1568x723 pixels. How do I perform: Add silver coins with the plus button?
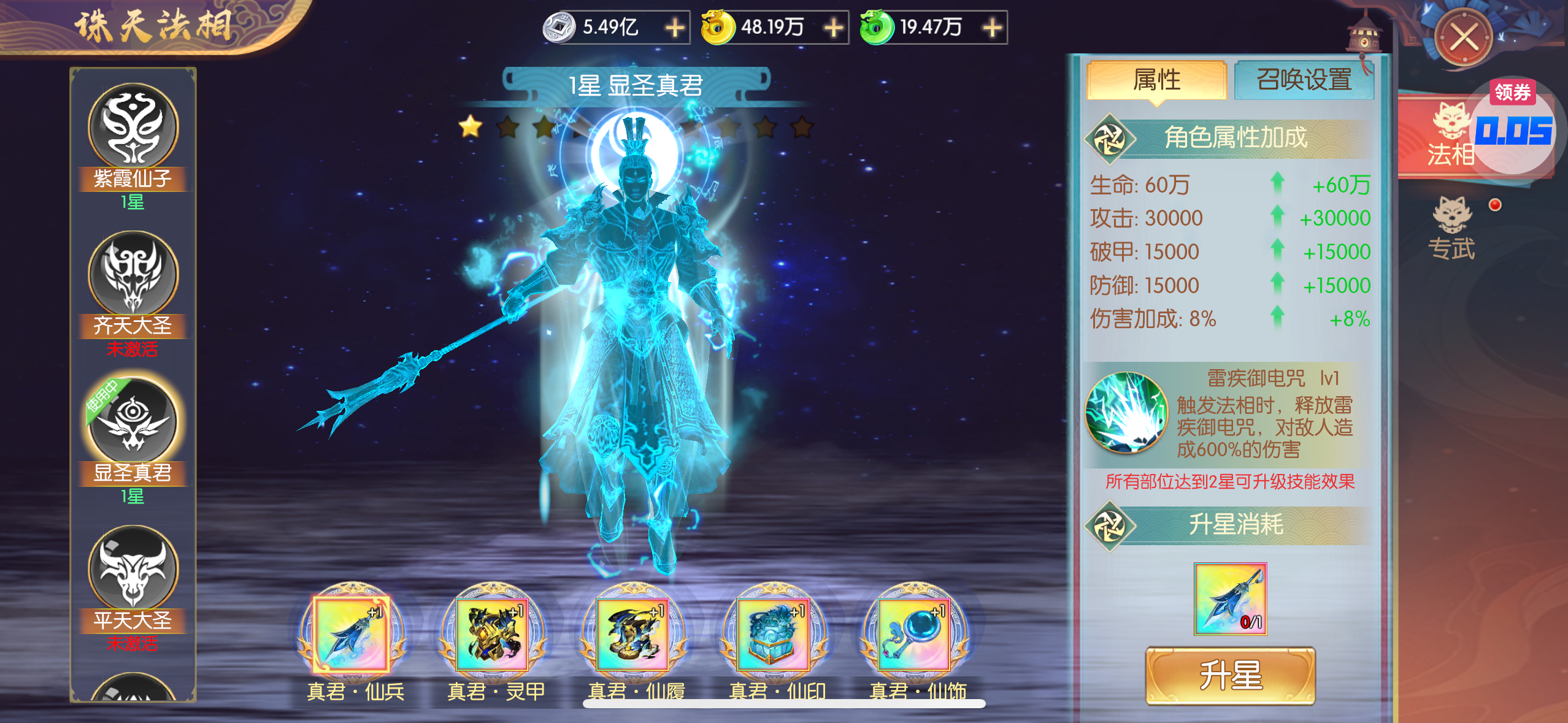[675, 28]
